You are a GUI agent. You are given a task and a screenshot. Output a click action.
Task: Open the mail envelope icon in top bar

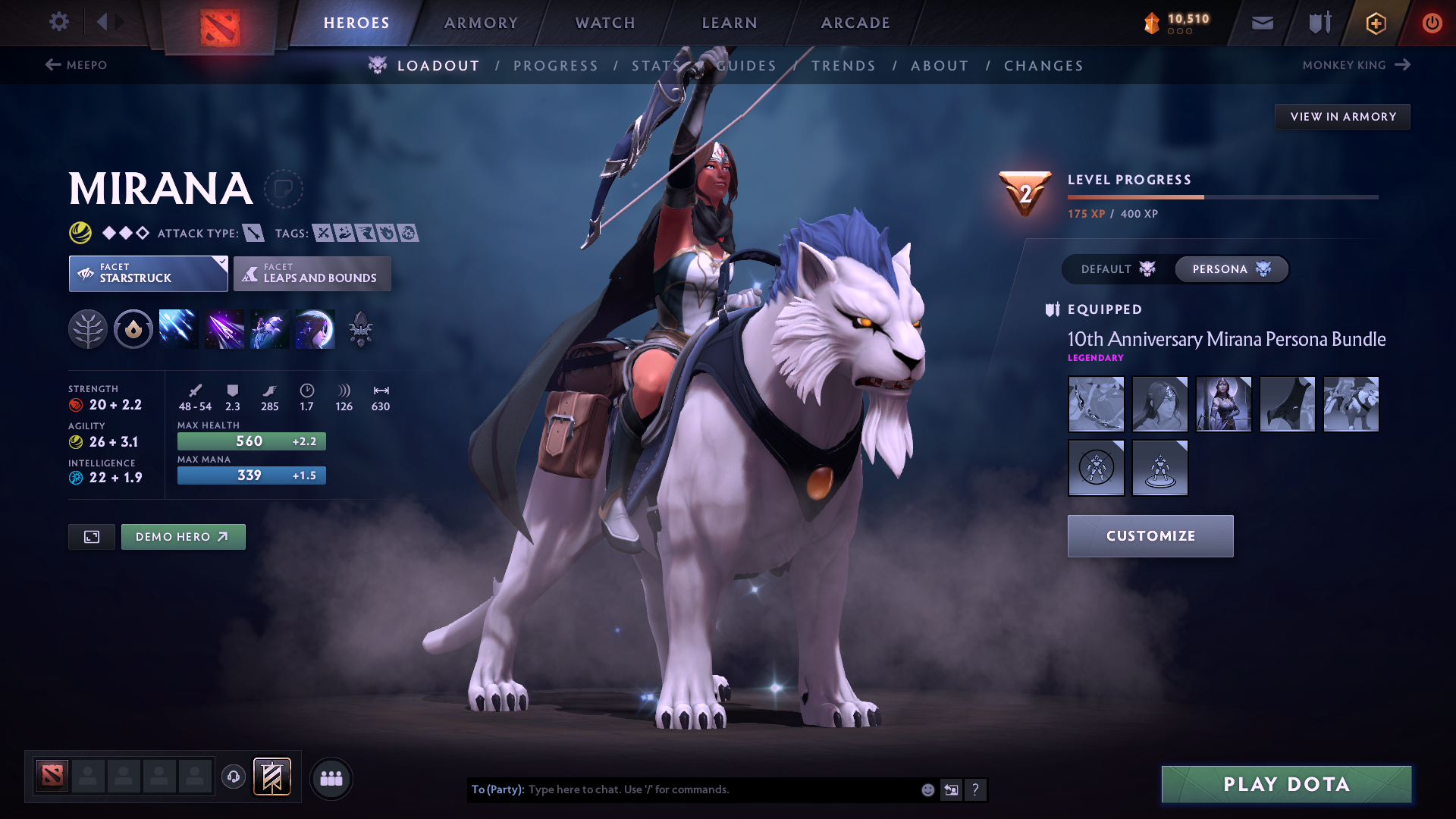click(1262, 23)
